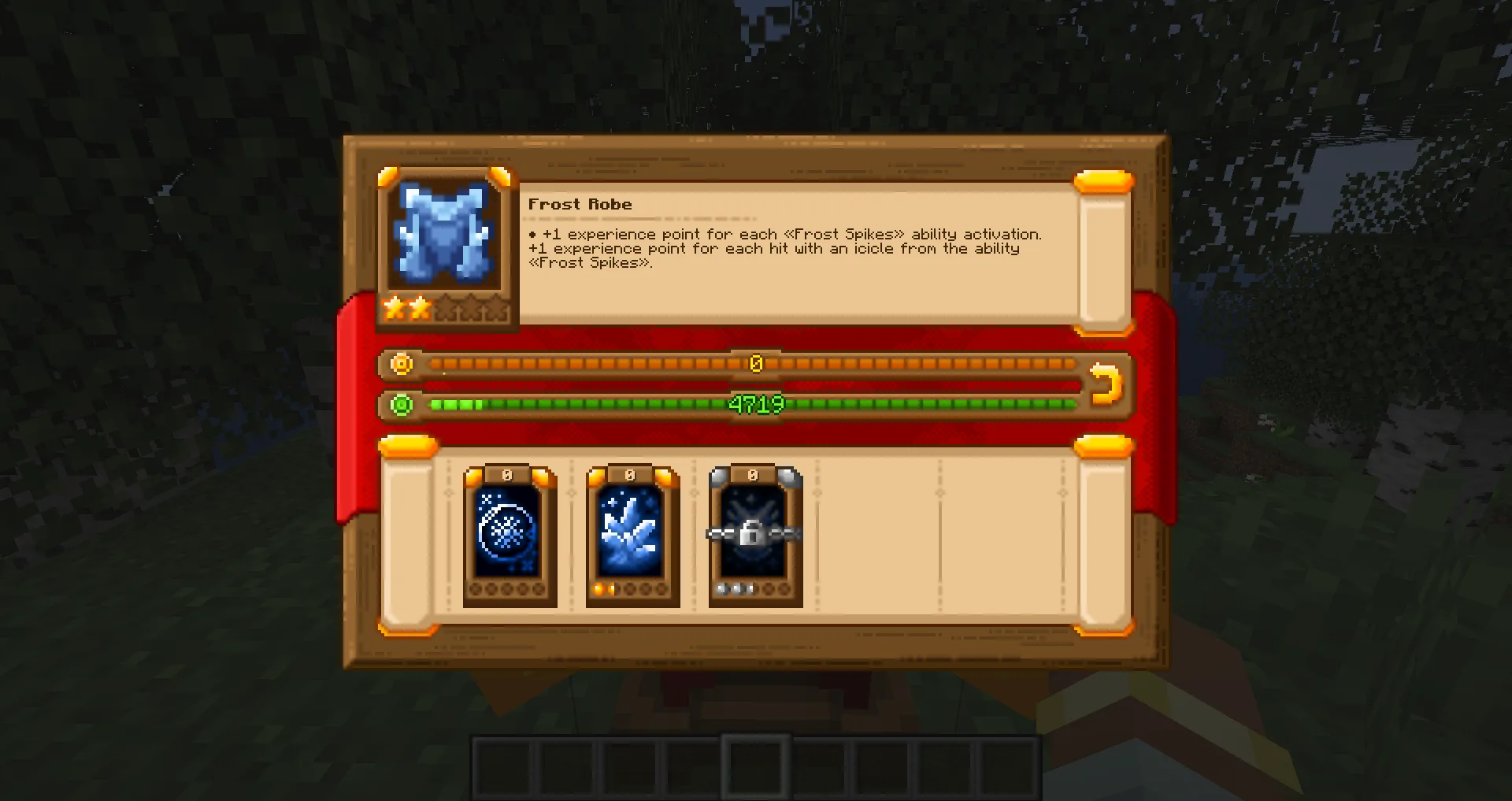The image size is (1512, 801).
Task: Click the orange coin icon beside top bar
Action: 402,364
